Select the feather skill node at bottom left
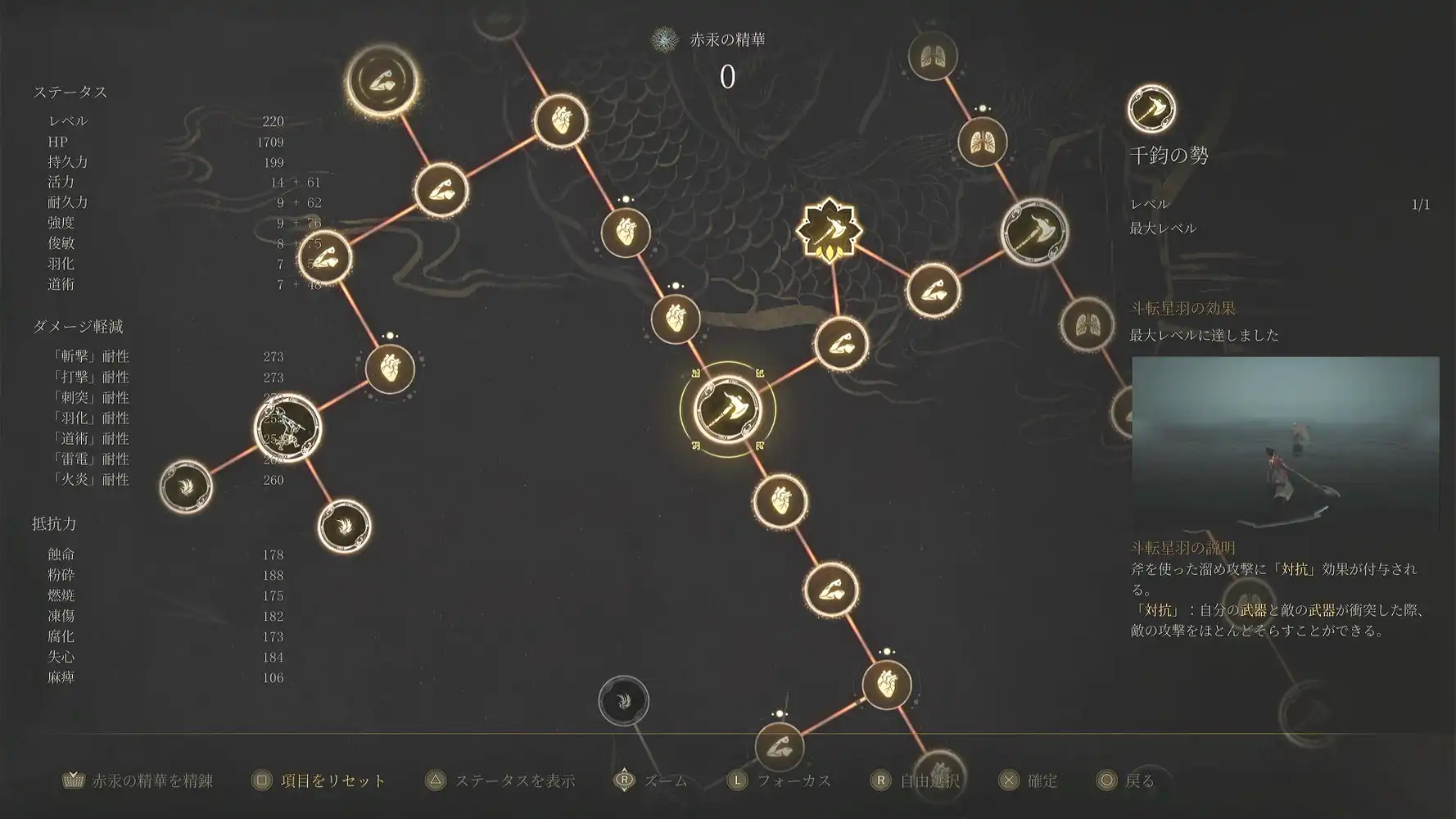The image size is (1456, 819). (x=188, y=489)
